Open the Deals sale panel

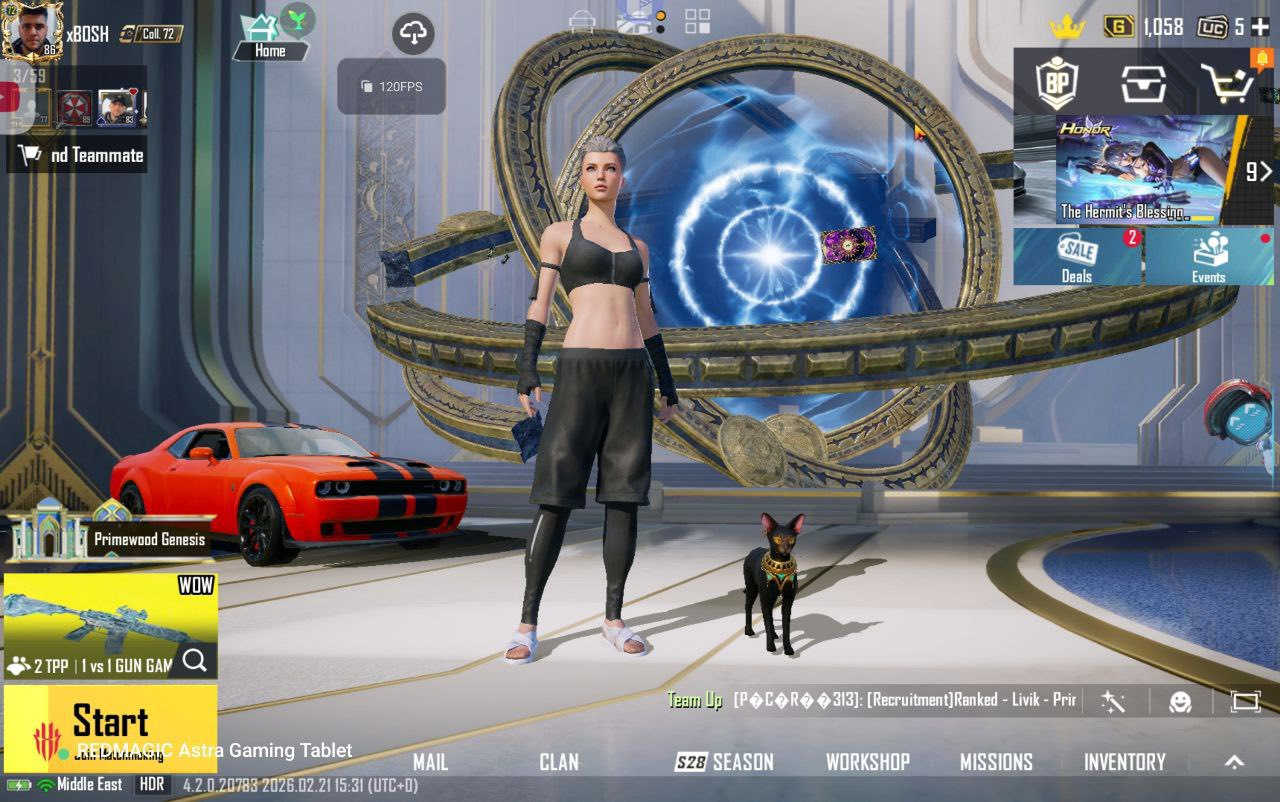click(x=1077, y=256)
